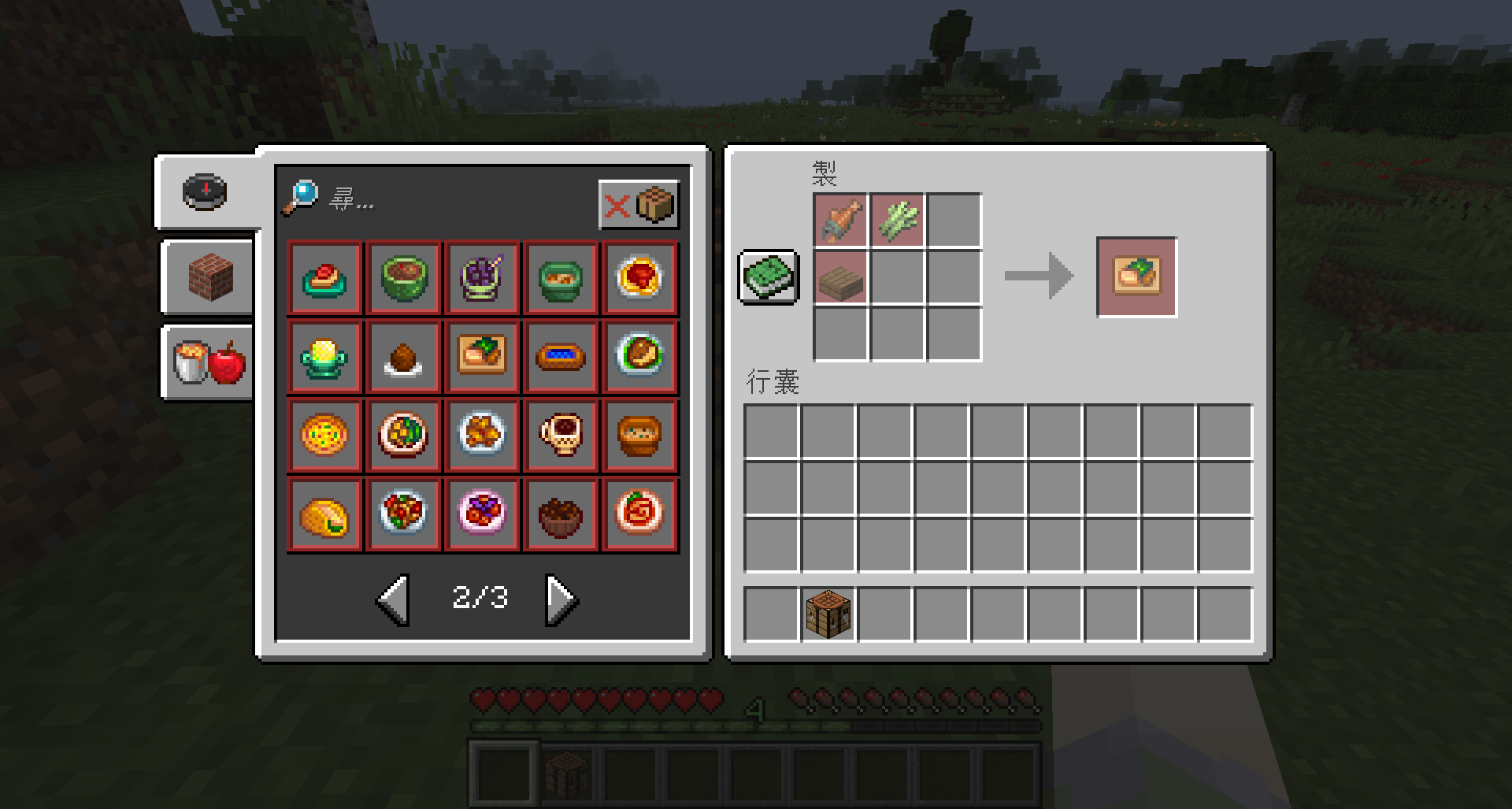
Task: Click the mug of coffee recipe
Action: click(561, 435)
